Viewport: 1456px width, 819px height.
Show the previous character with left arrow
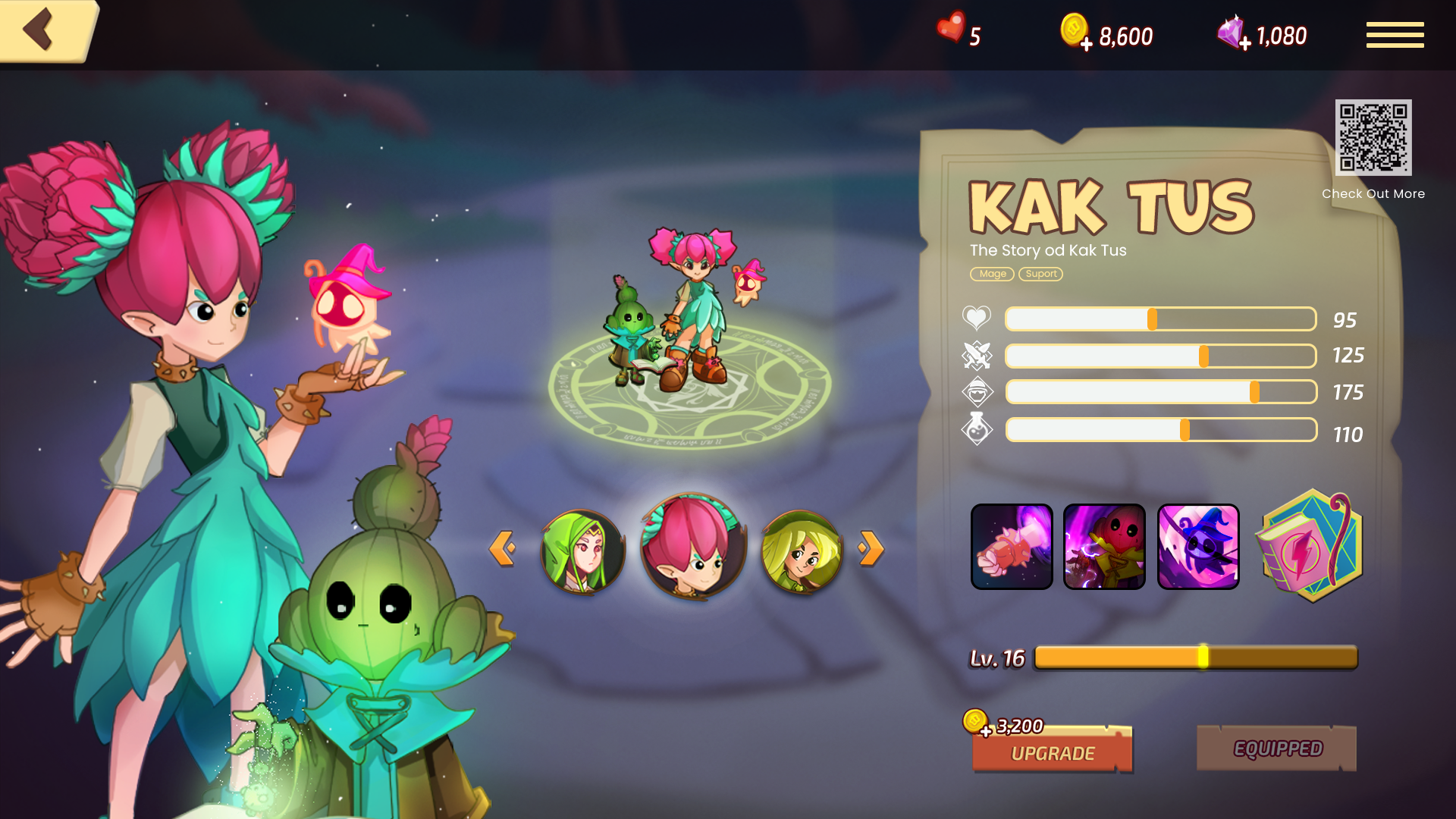pyautogui.click(x=502, y=548)
